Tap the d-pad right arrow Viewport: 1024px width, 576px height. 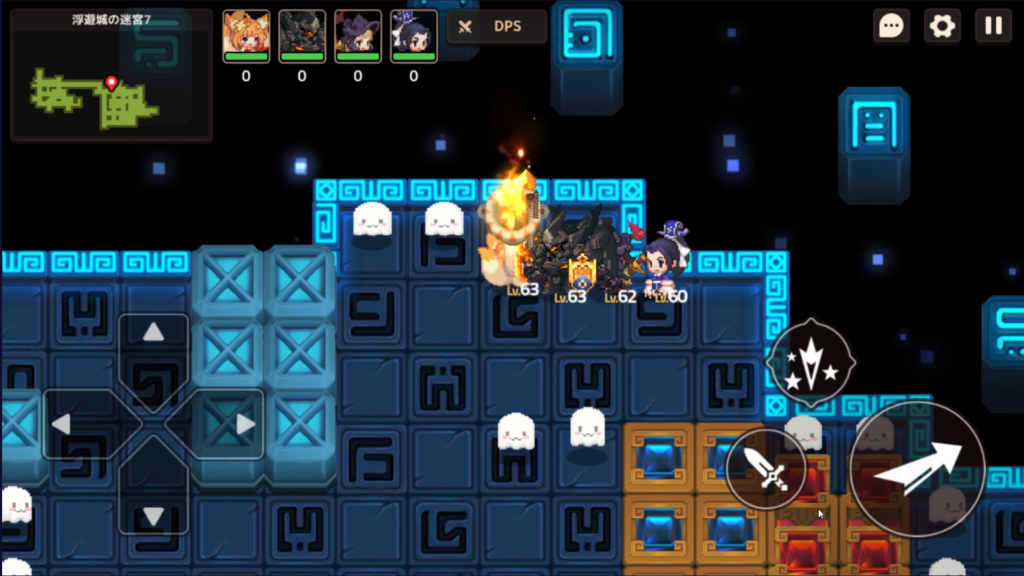coord(244,424)
